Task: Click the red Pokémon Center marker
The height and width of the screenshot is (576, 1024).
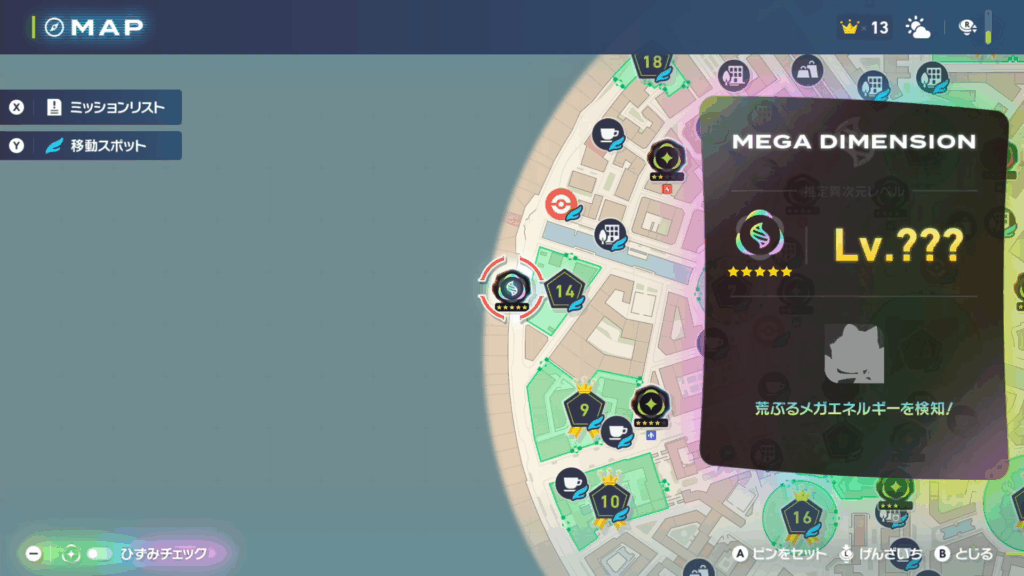Action: click(x=562, y=206)
